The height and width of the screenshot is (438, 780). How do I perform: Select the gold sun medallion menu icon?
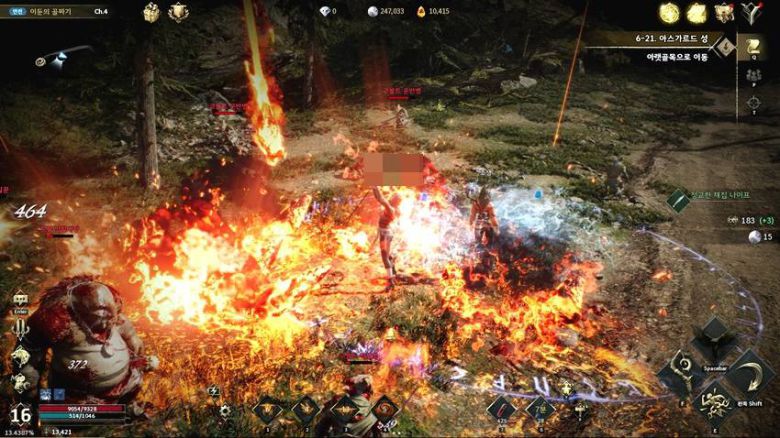[669, 12]
